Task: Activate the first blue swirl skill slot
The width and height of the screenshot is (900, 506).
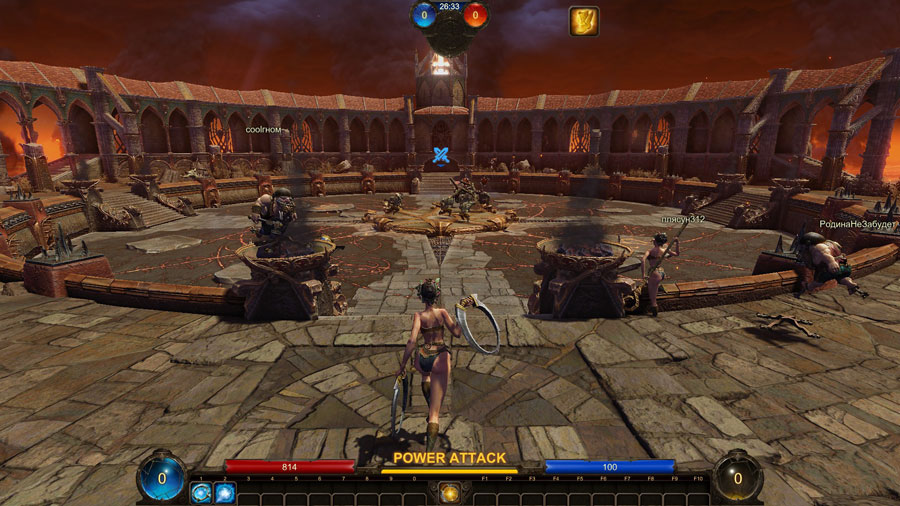Action: [x=201, y=493]
